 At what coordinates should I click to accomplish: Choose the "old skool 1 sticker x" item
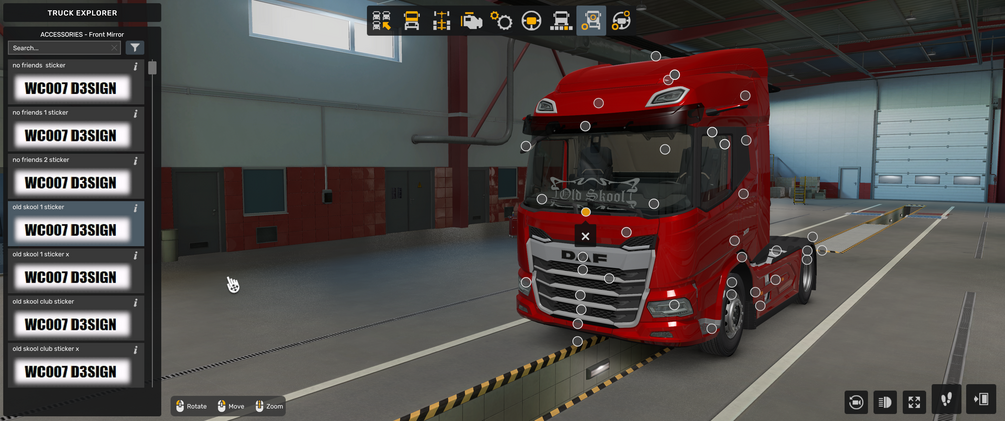[x=70, y=276]
